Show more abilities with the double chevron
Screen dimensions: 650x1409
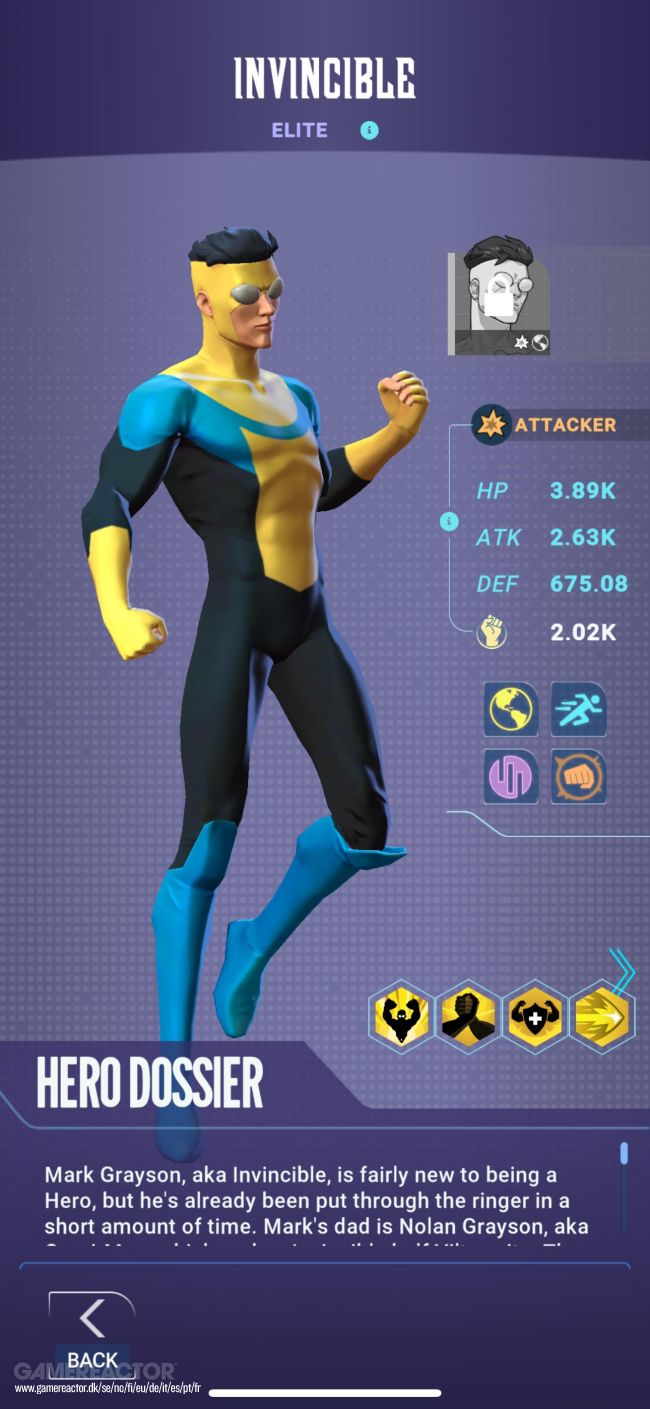(x=625, y=970)
